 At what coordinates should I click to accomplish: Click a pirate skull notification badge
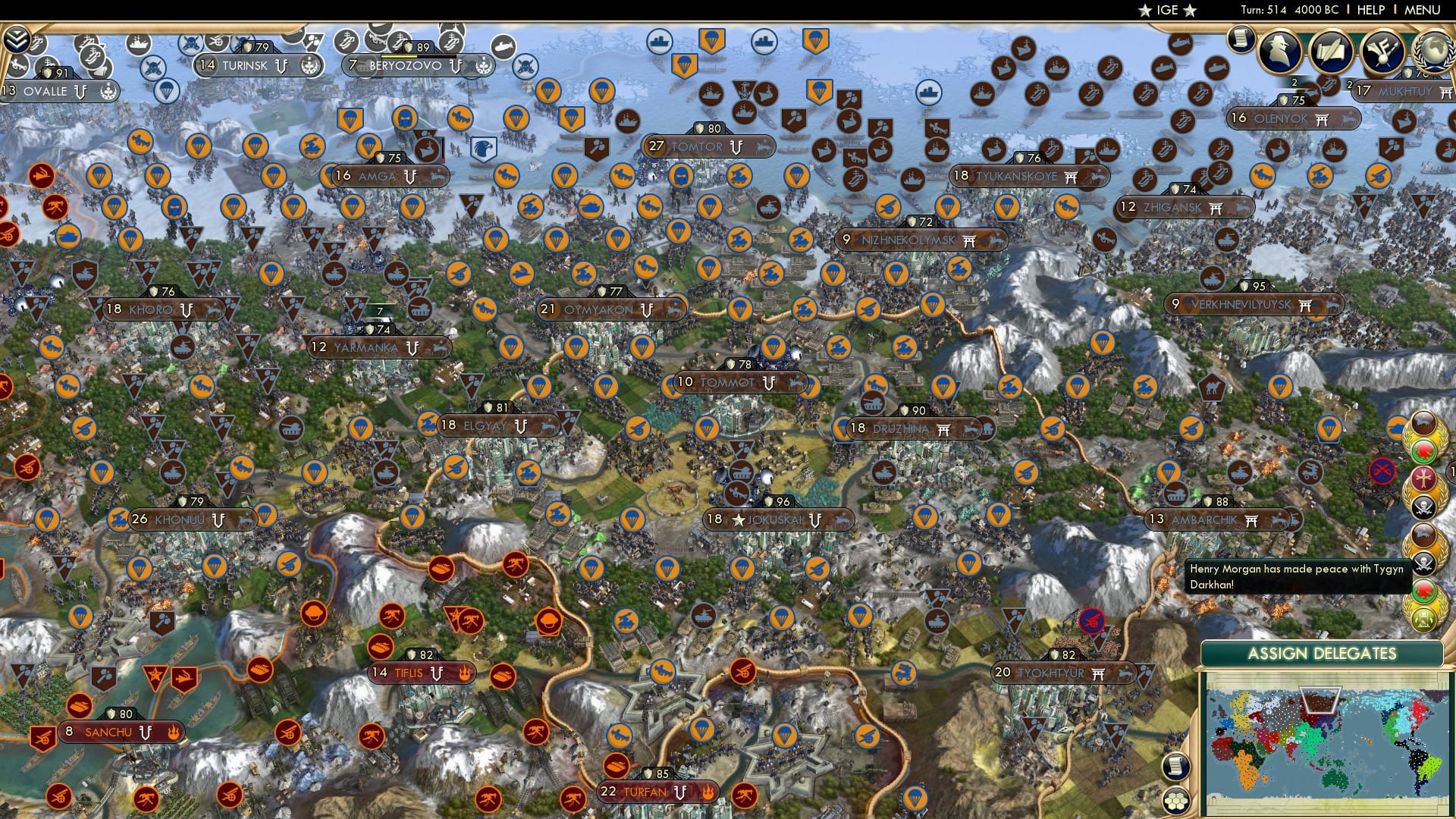point(1423,506)
